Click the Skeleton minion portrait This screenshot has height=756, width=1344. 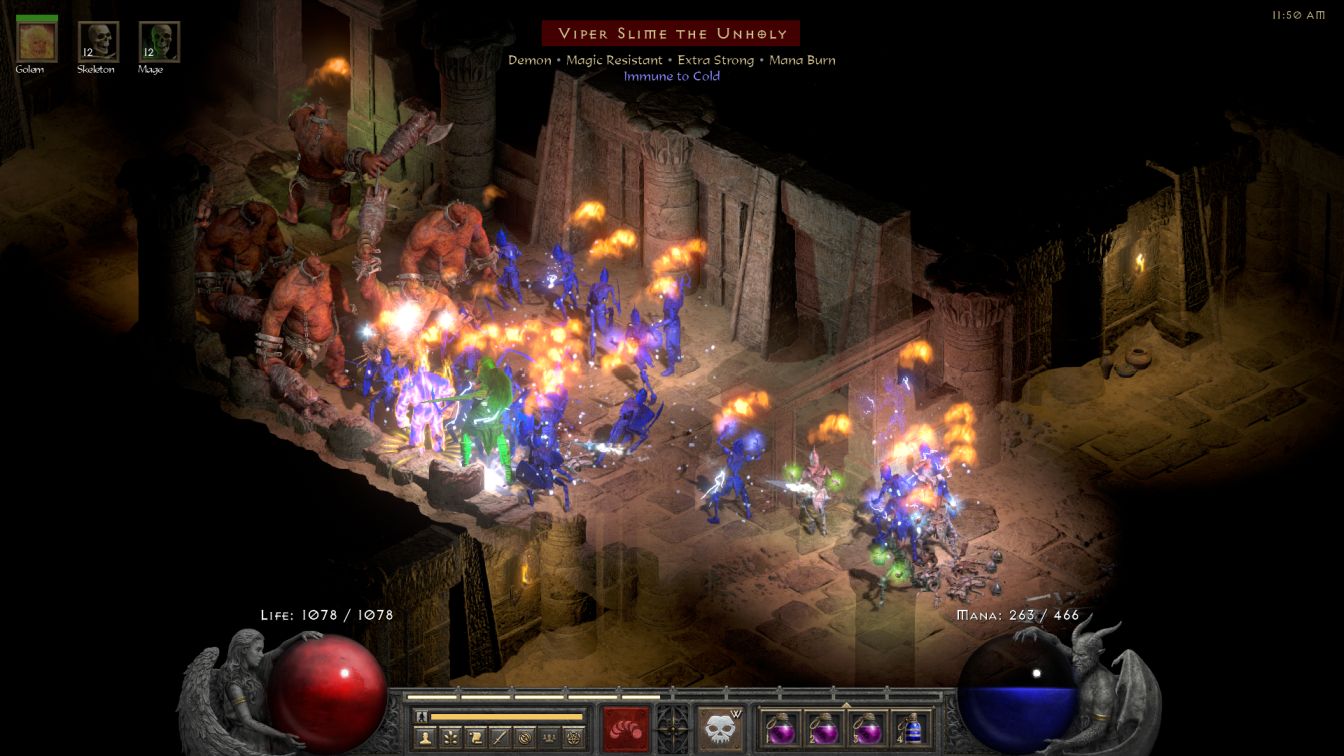[98, 41]
